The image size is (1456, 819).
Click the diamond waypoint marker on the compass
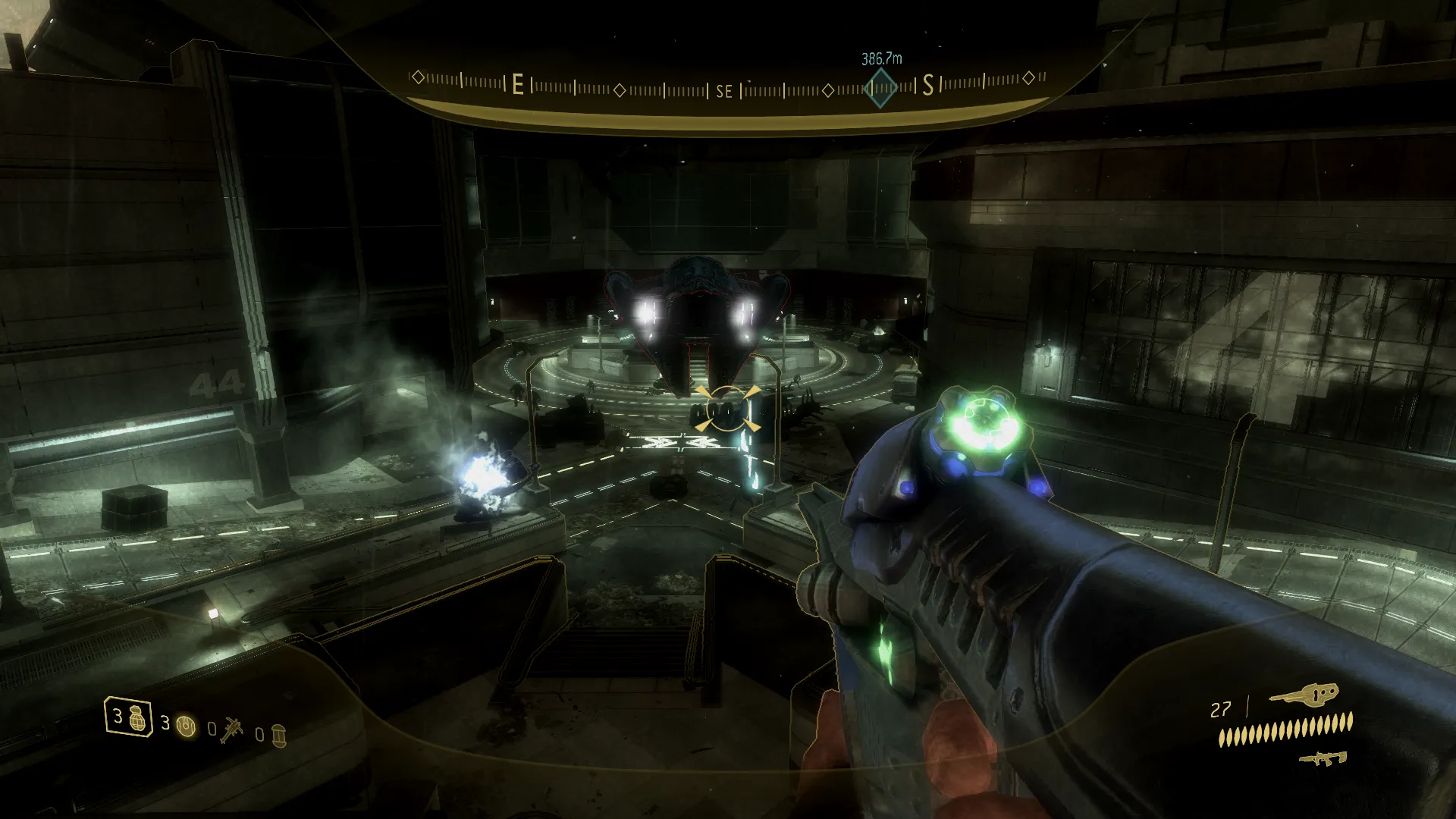[x=880, y=88]
